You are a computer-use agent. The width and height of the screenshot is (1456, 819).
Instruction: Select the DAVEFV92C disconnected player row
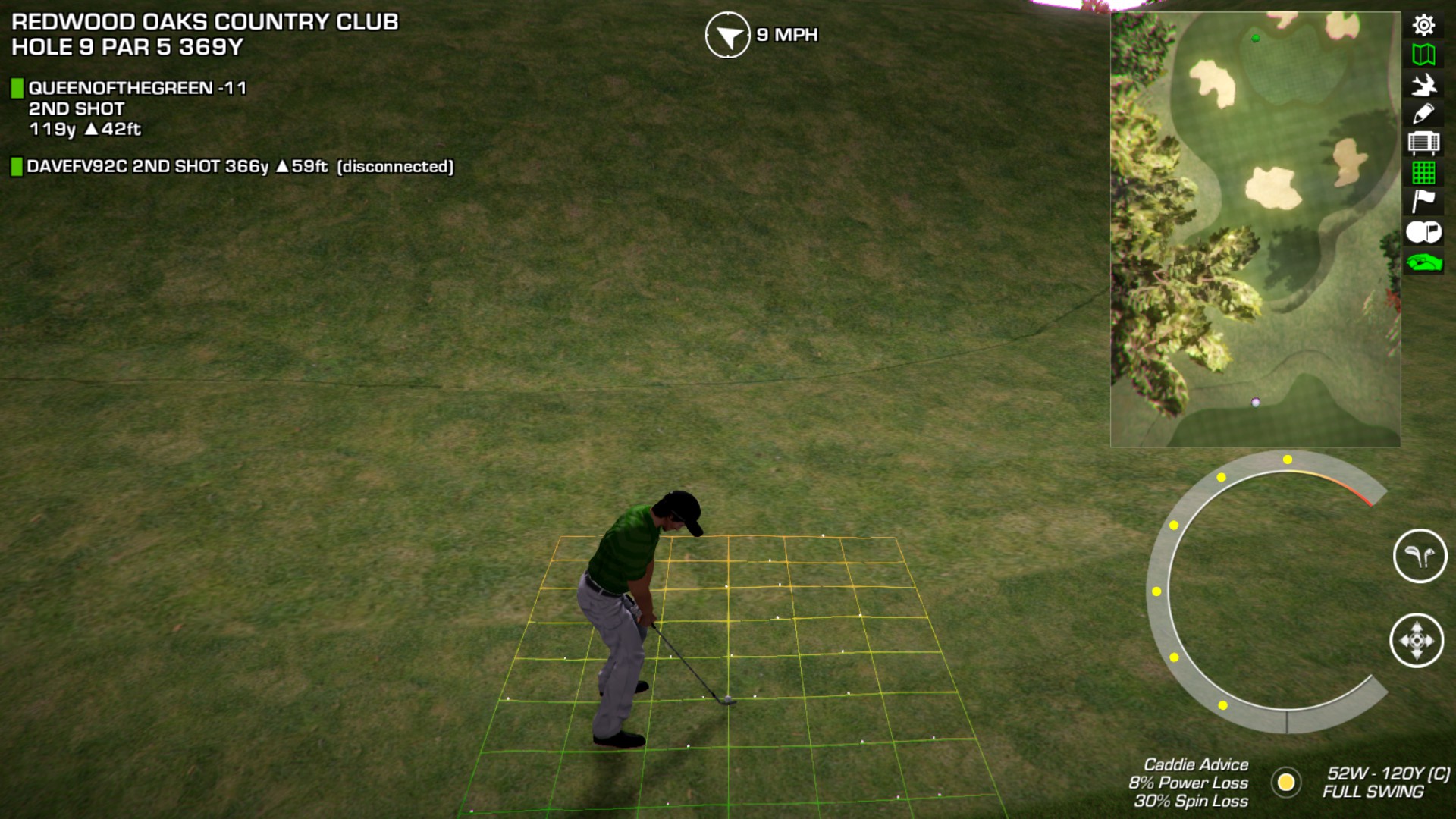pos(239,167)
